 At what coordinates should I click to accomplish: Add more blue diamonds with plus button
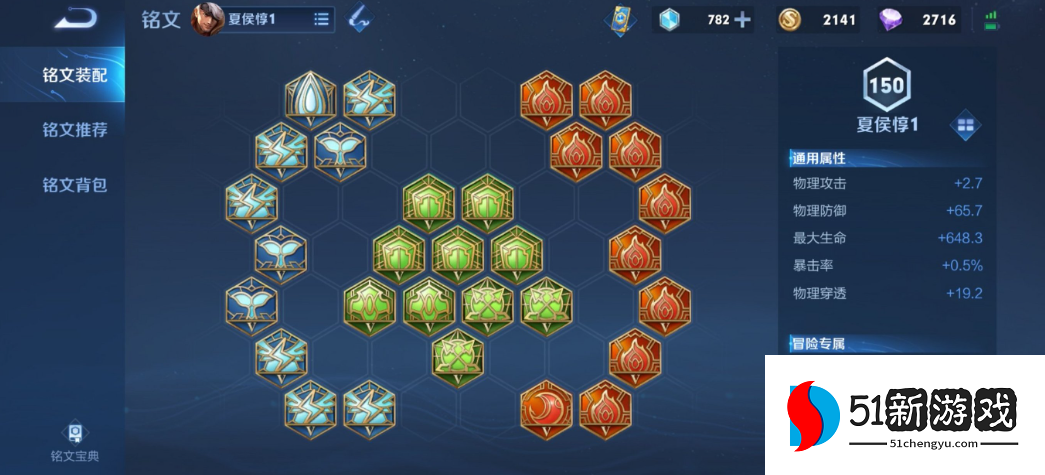pyautogui.click(x=743, y=19)
